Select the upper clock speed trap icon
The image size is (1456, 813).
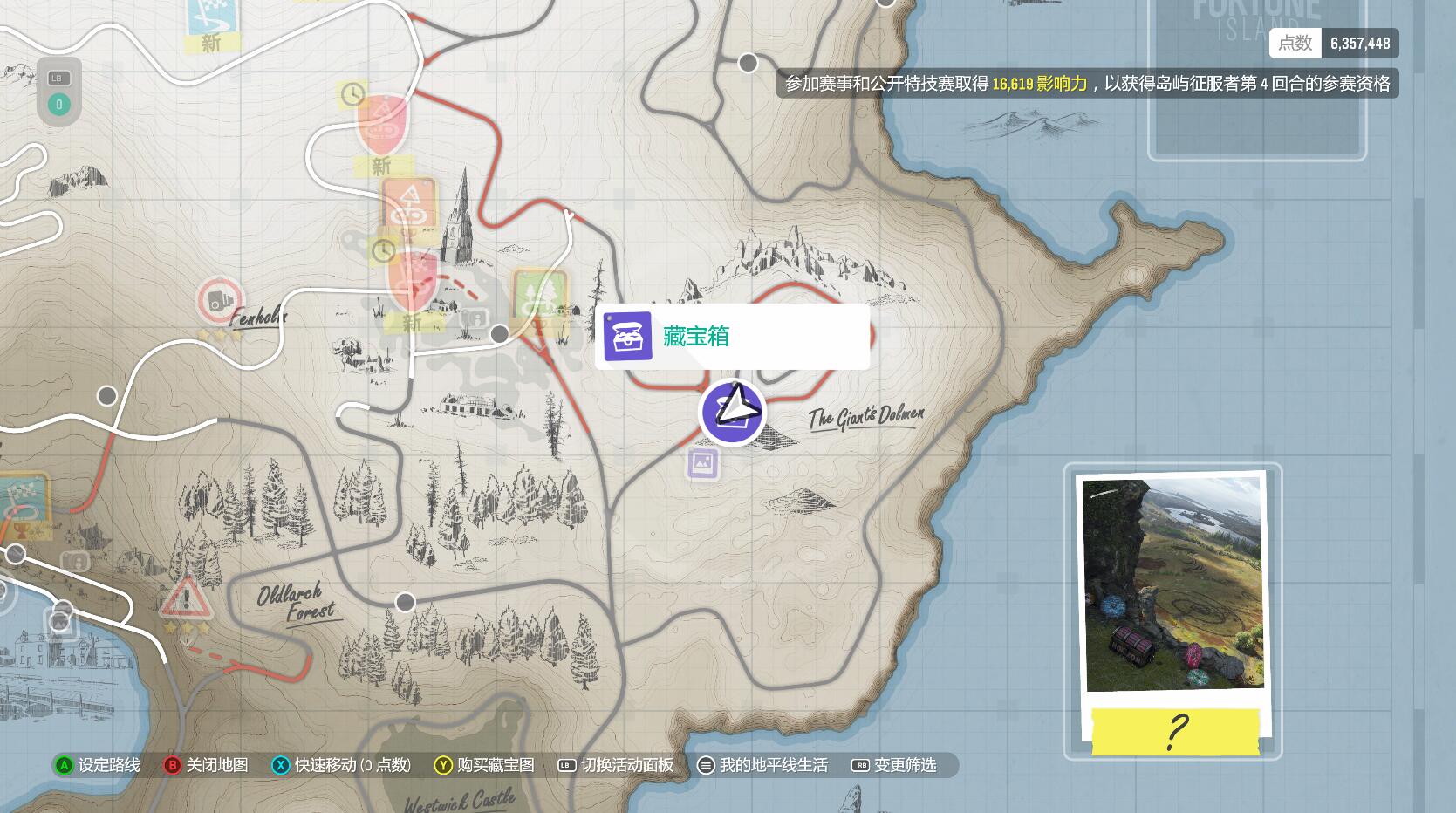[x=353, y=96]
